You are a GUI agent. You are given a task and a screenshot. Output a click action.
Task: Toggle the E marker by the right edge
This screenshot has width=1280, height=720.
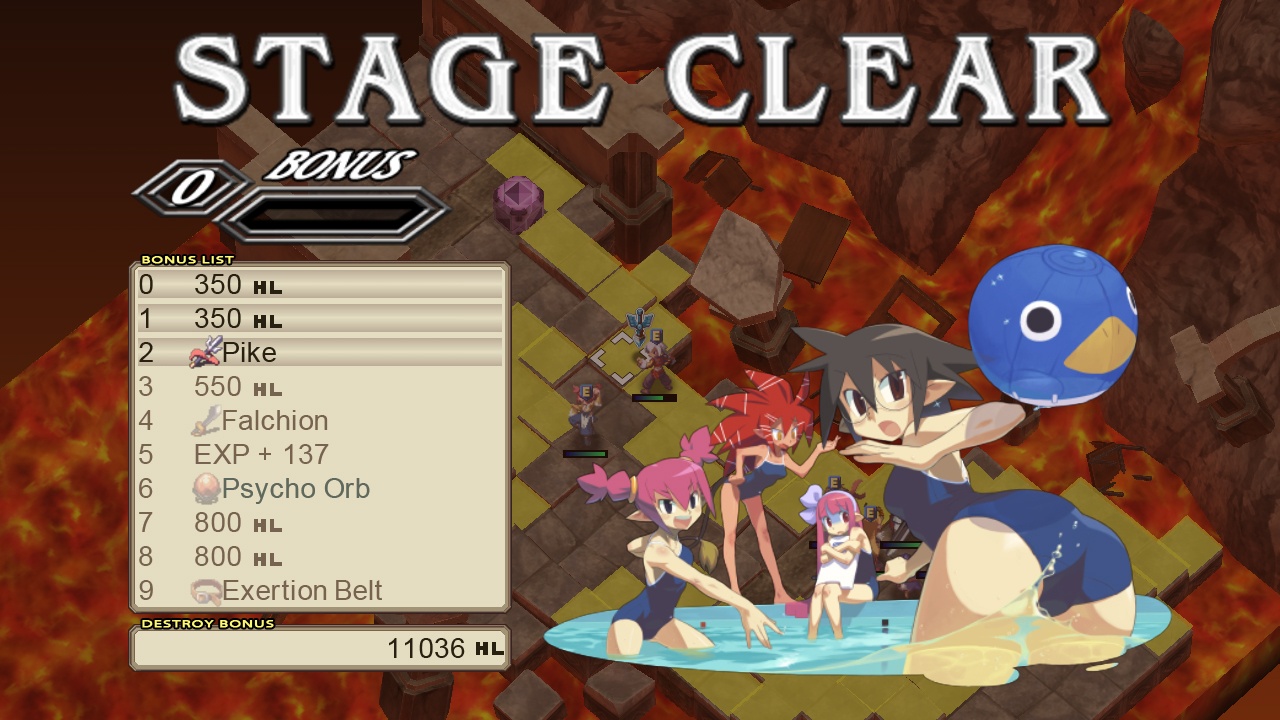[870, 511]
